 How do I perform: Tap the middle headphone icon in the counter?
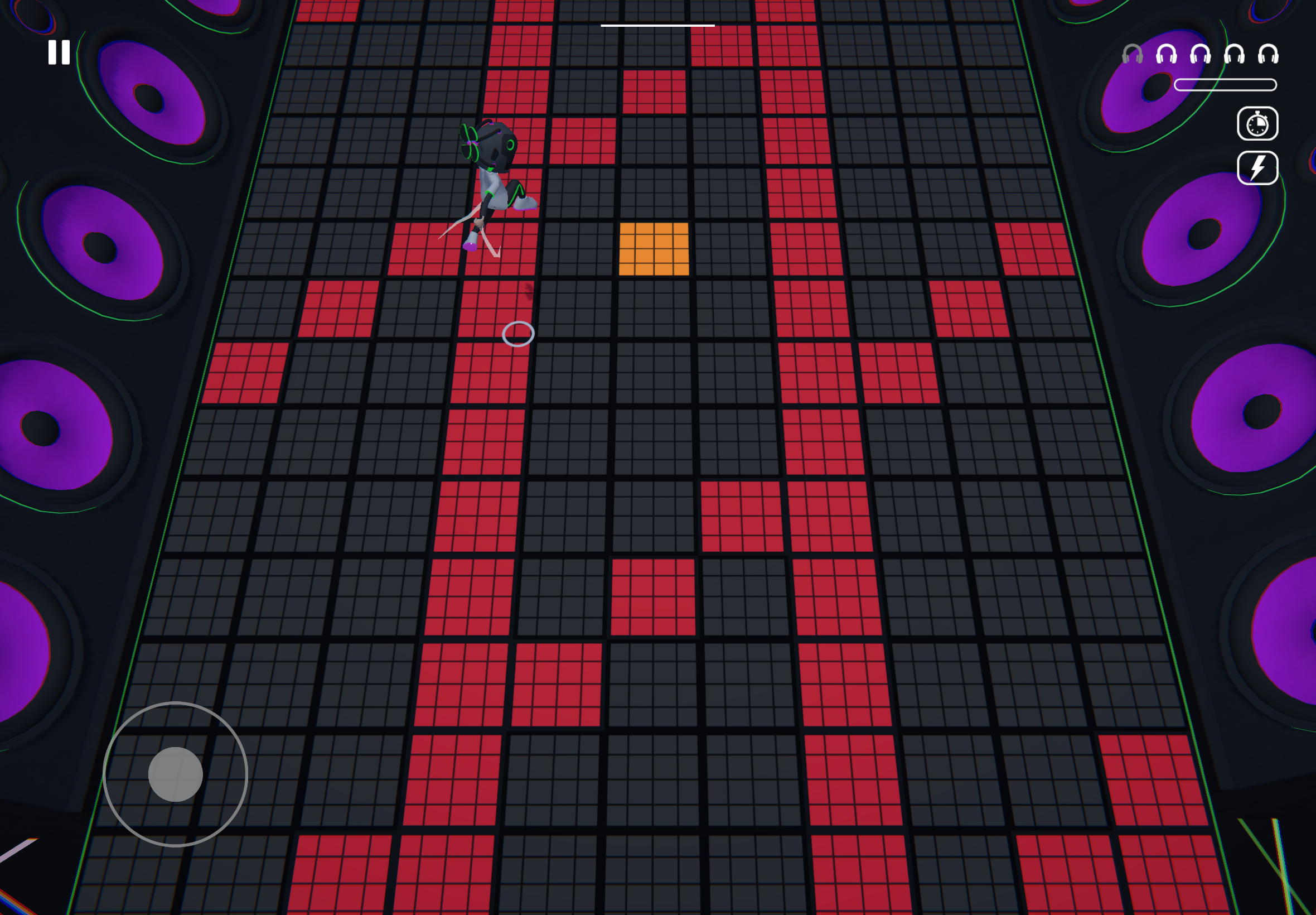point(1199,55)
